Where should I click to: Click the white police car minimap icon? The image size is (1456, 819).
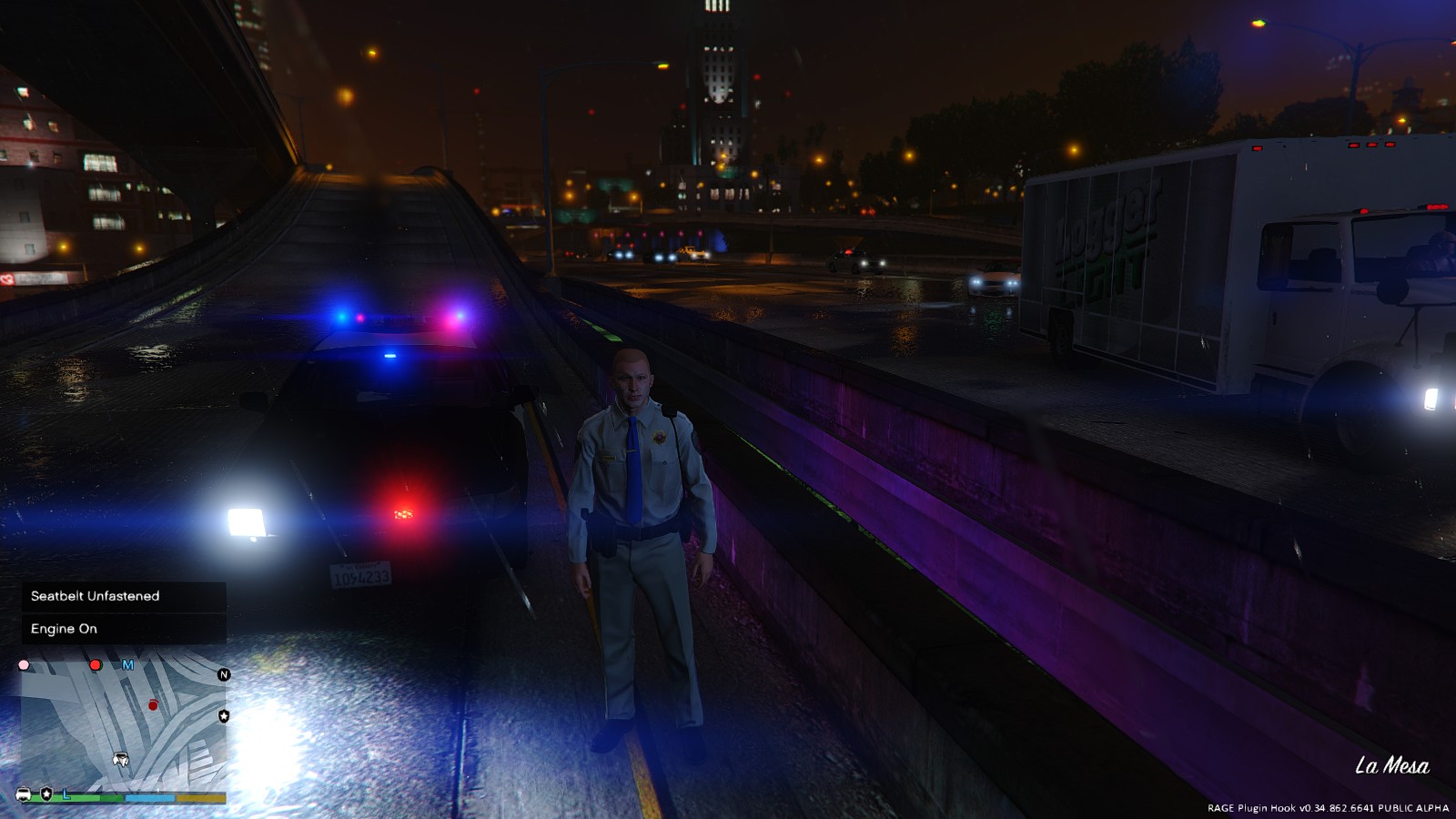click(24, 794)
